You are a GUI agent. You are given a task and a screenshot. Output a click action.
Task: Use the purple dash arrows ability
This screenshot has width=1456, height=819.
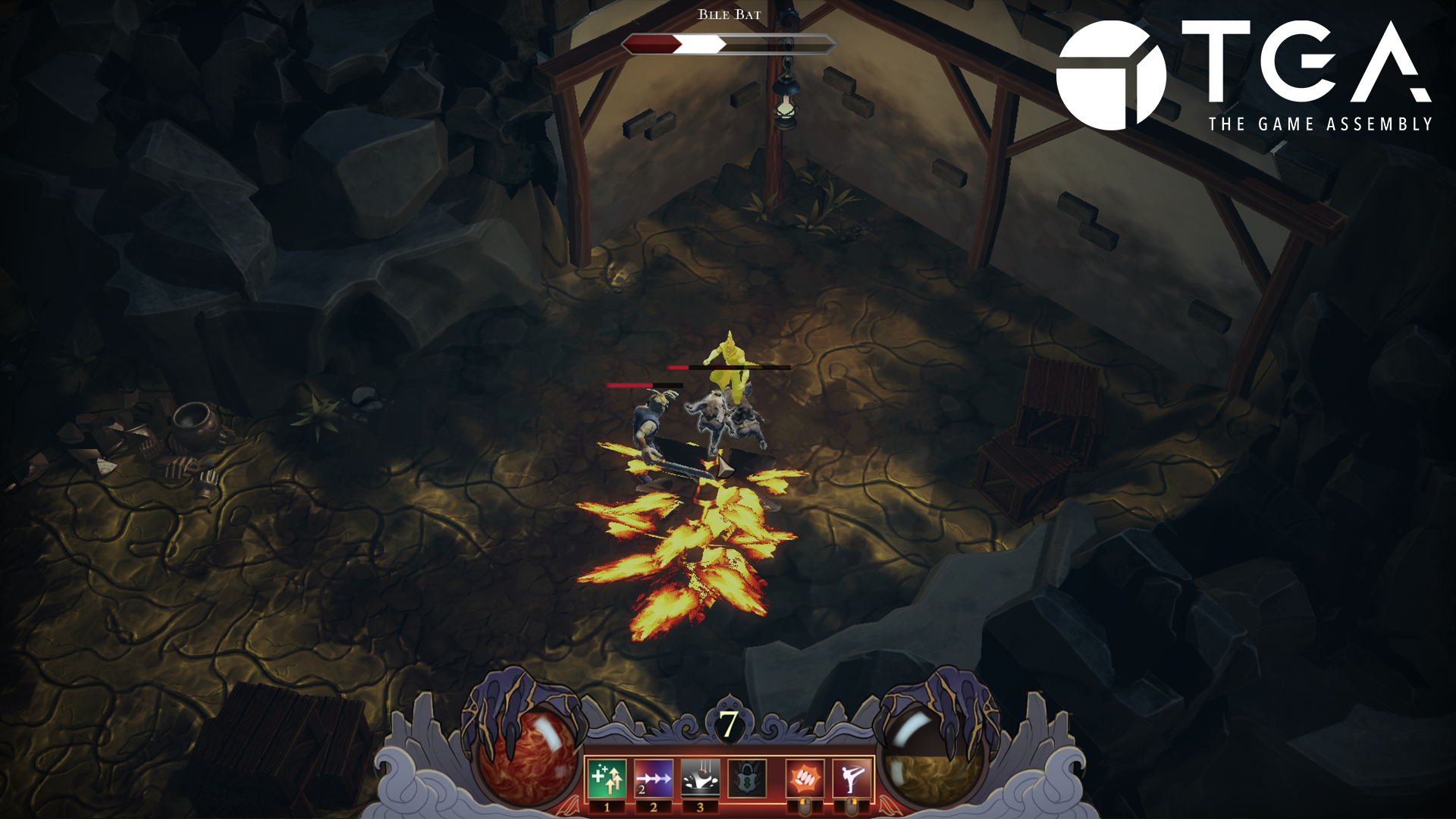click(x=653, y=779)
